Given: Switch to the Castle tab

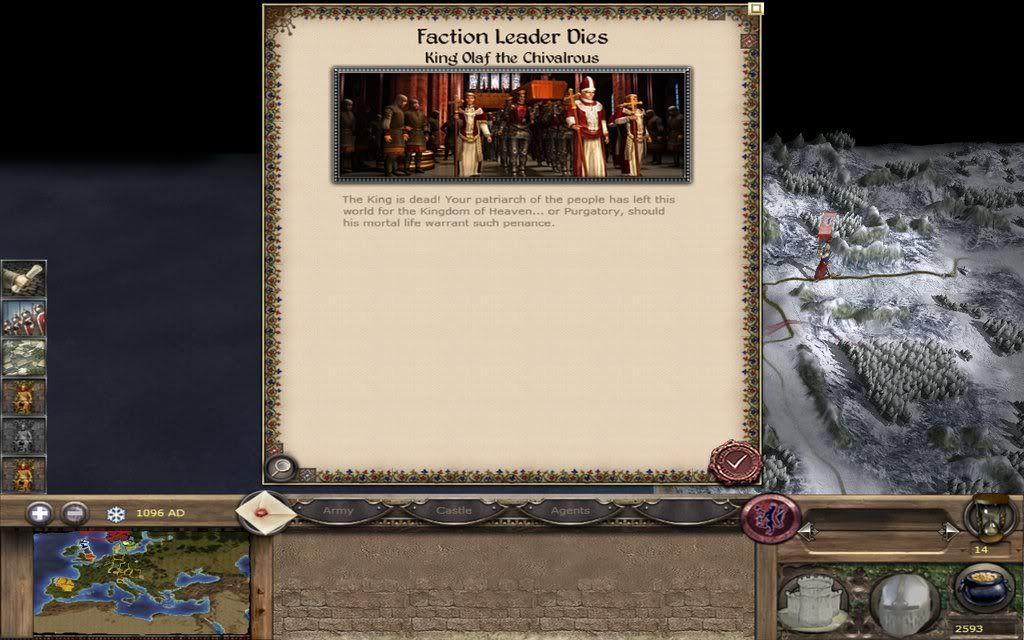Looking at the screenshot, I should 453,511.
